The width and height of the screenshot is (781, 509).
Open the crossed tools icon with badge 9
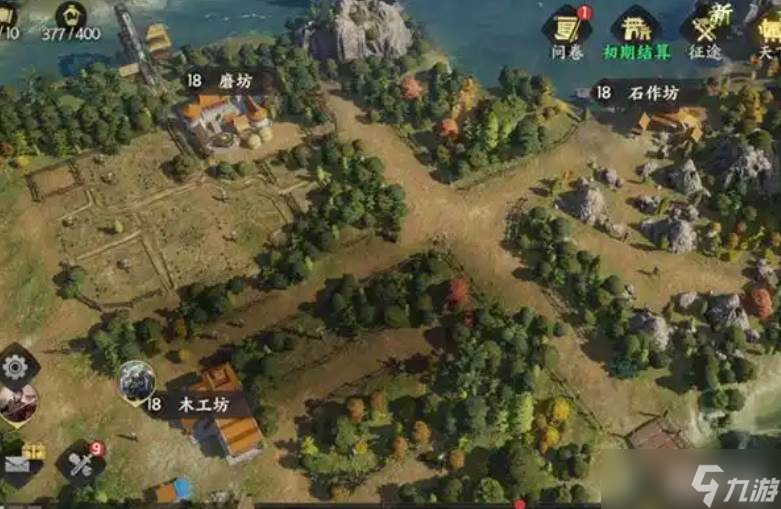(x=80, y=463)
